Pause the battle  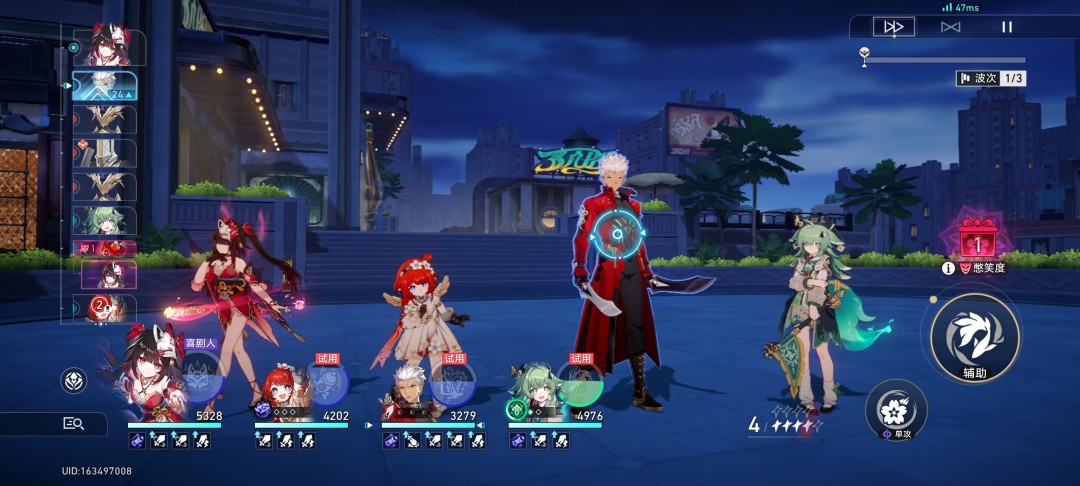click(x=1007, y=27)
